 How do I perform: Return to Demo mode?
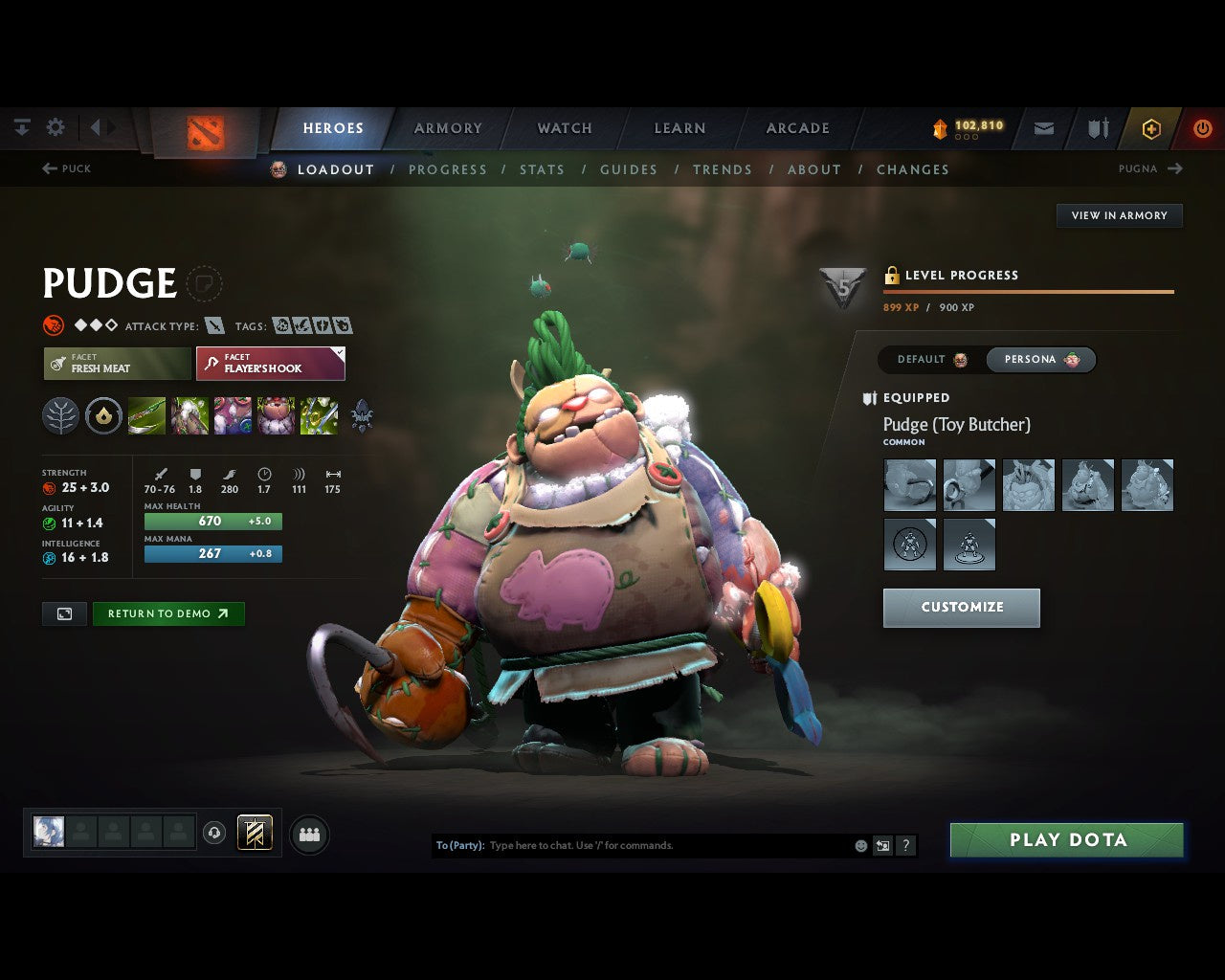point(167,614)
